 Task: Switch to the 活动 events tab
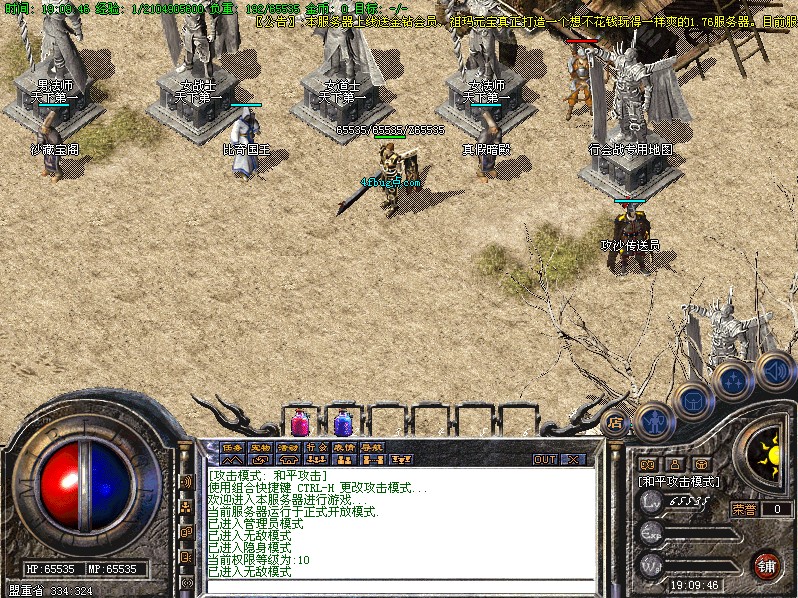(x=289, y=447)
